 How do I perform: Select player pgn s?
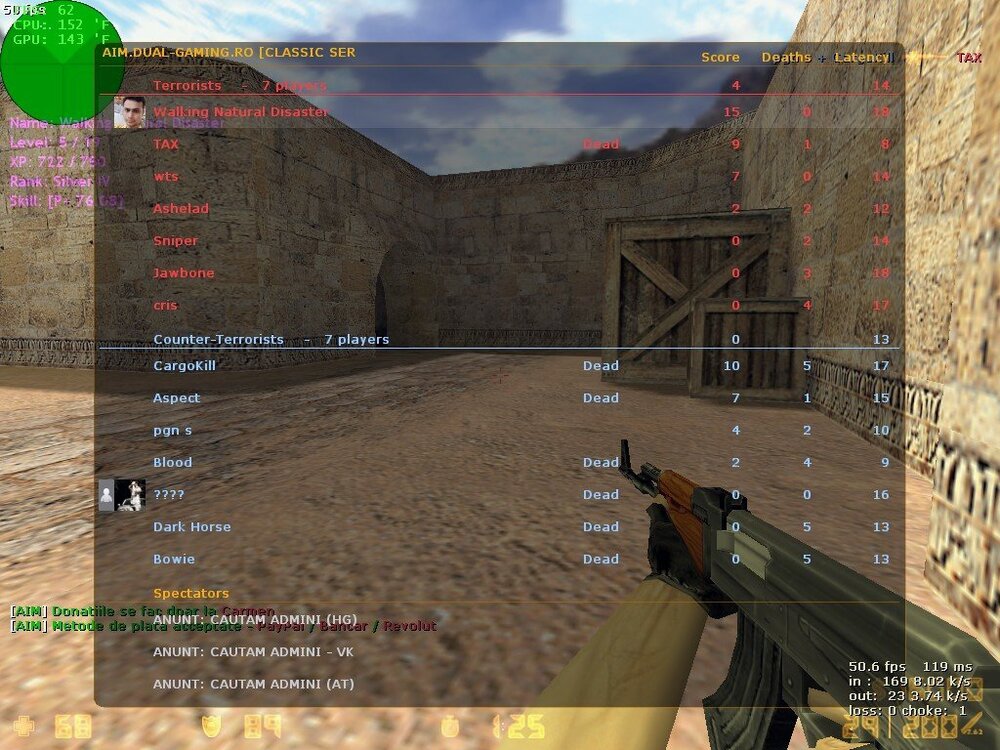(x=172, y=430)
